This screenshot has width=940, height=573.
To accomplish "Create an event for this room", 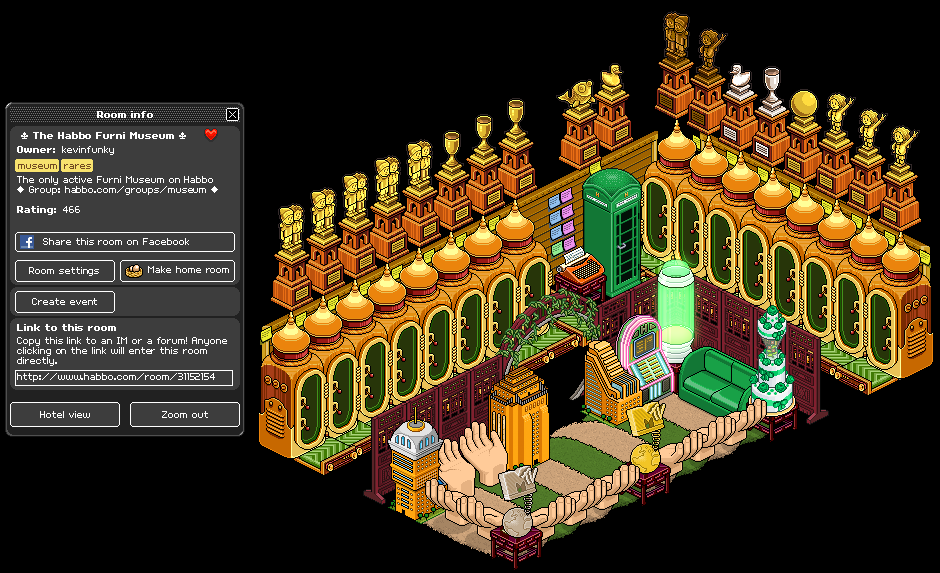I will click(x=64, y=302).
